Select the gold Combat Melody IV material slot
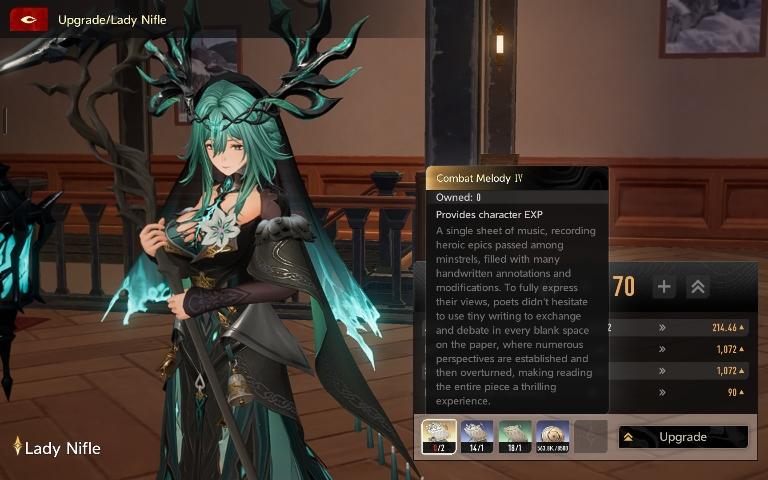The height and width of the screenshot is (480, 768). 439,437
